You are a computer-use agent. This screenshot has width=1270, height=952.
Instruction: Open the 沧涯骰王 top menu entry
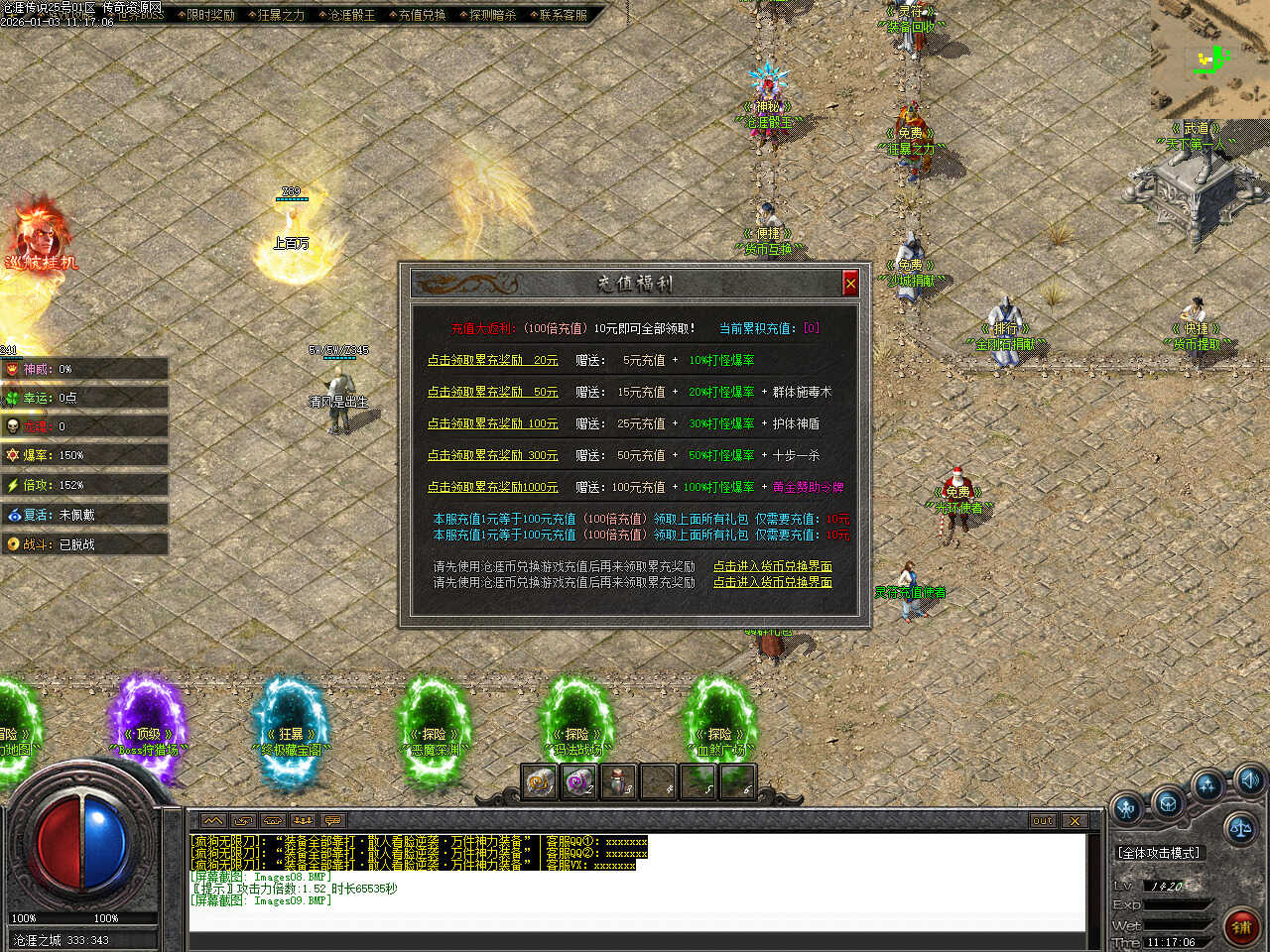(x=351, y=15)
